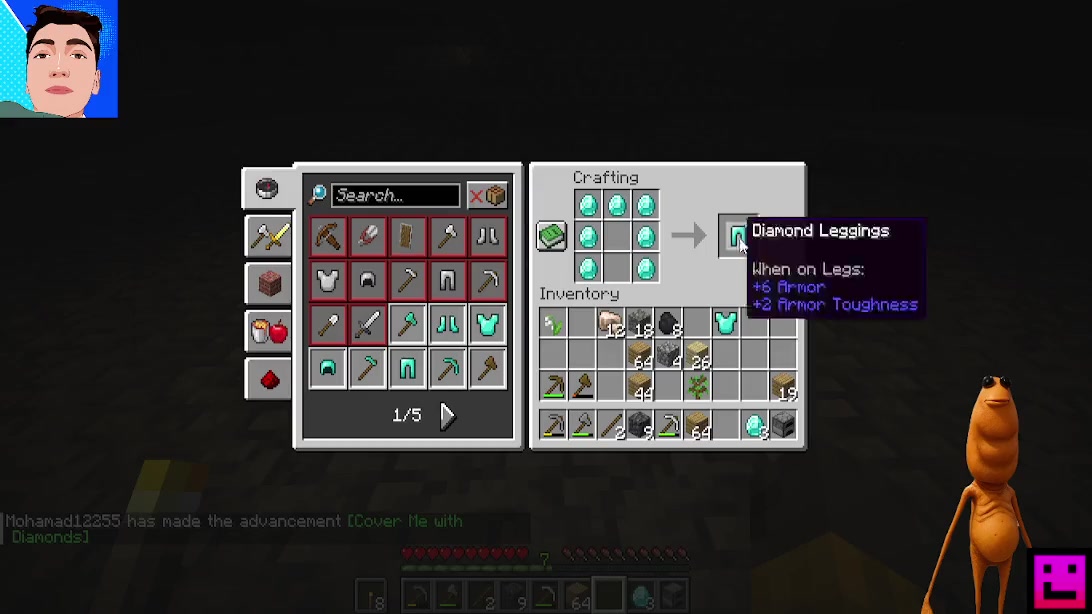
Task: Click the recipe book search field
Action: tap(395, 195)
